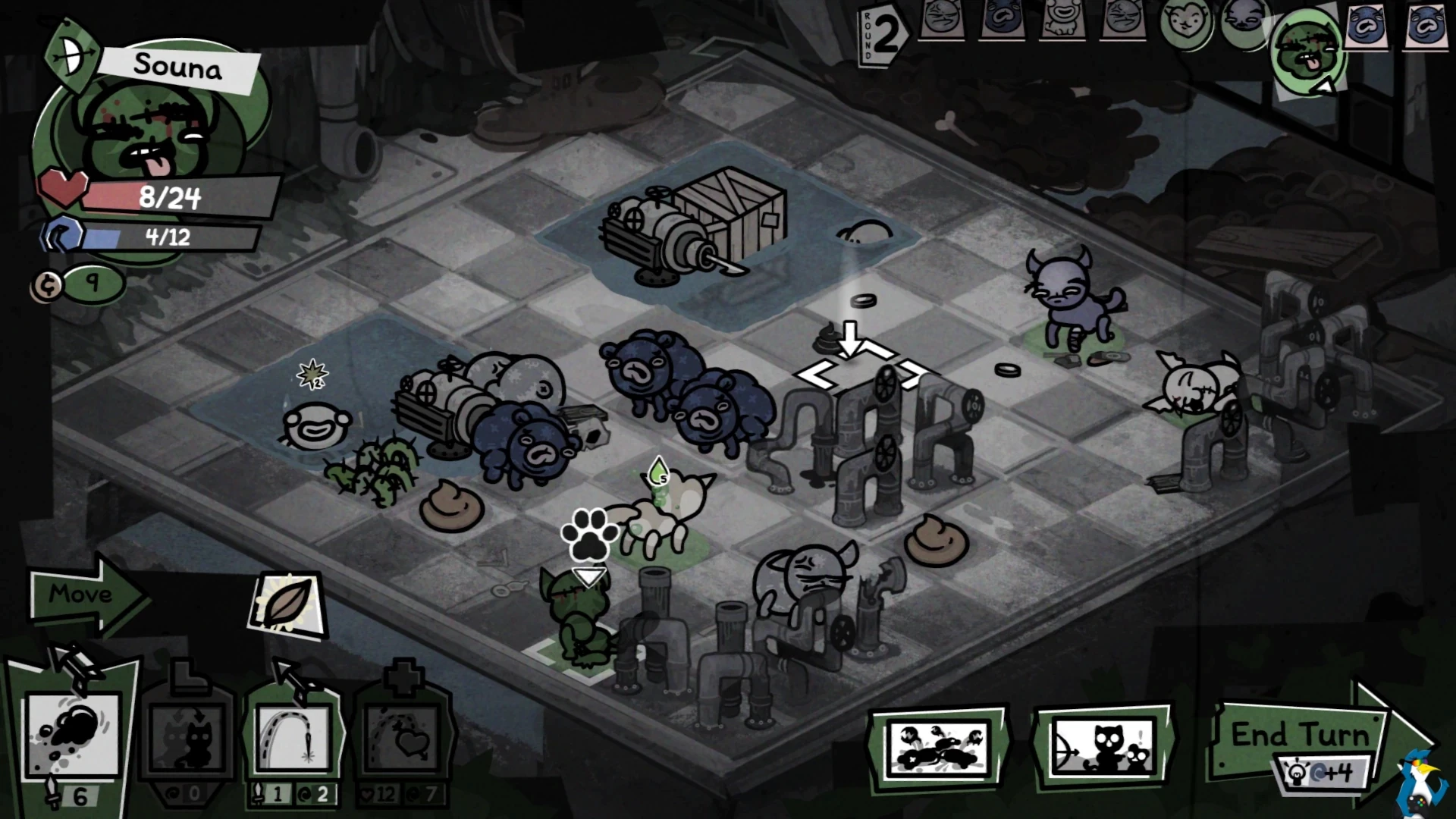Select the frog portrait in turn order
The image size is (1456, 819).
(1061, 20)
